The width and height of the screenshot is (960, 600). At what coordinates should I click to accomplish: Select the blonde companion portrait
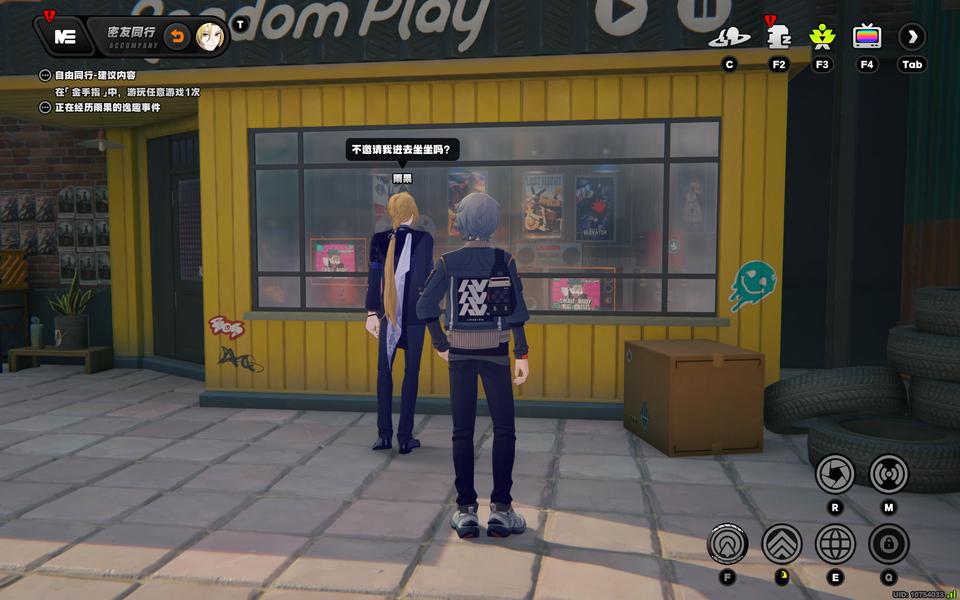209,37
